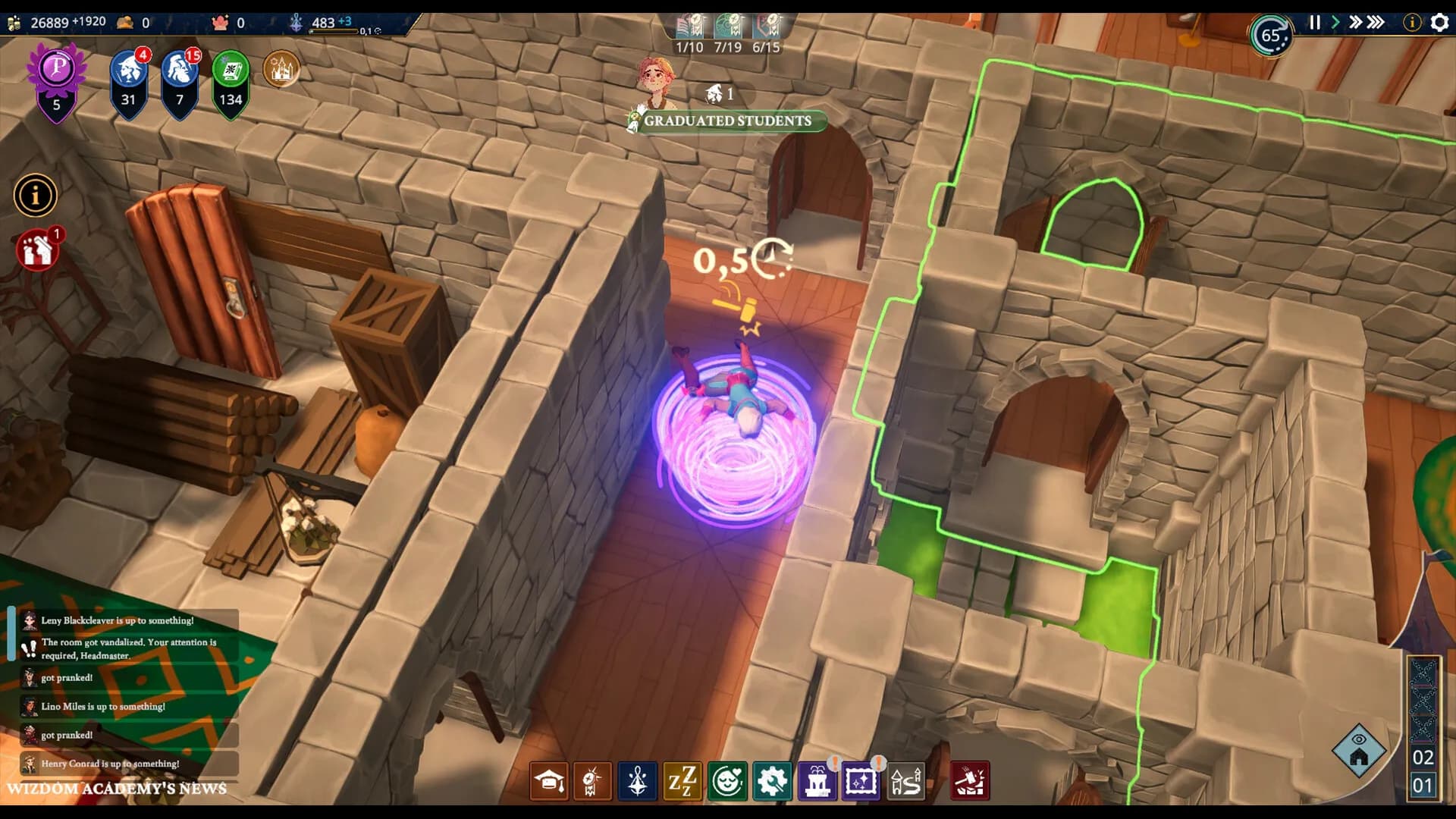Enable triple-speed fast forward
The height and width of the screenshot is (819, 1456).
tap(1376, 22)
